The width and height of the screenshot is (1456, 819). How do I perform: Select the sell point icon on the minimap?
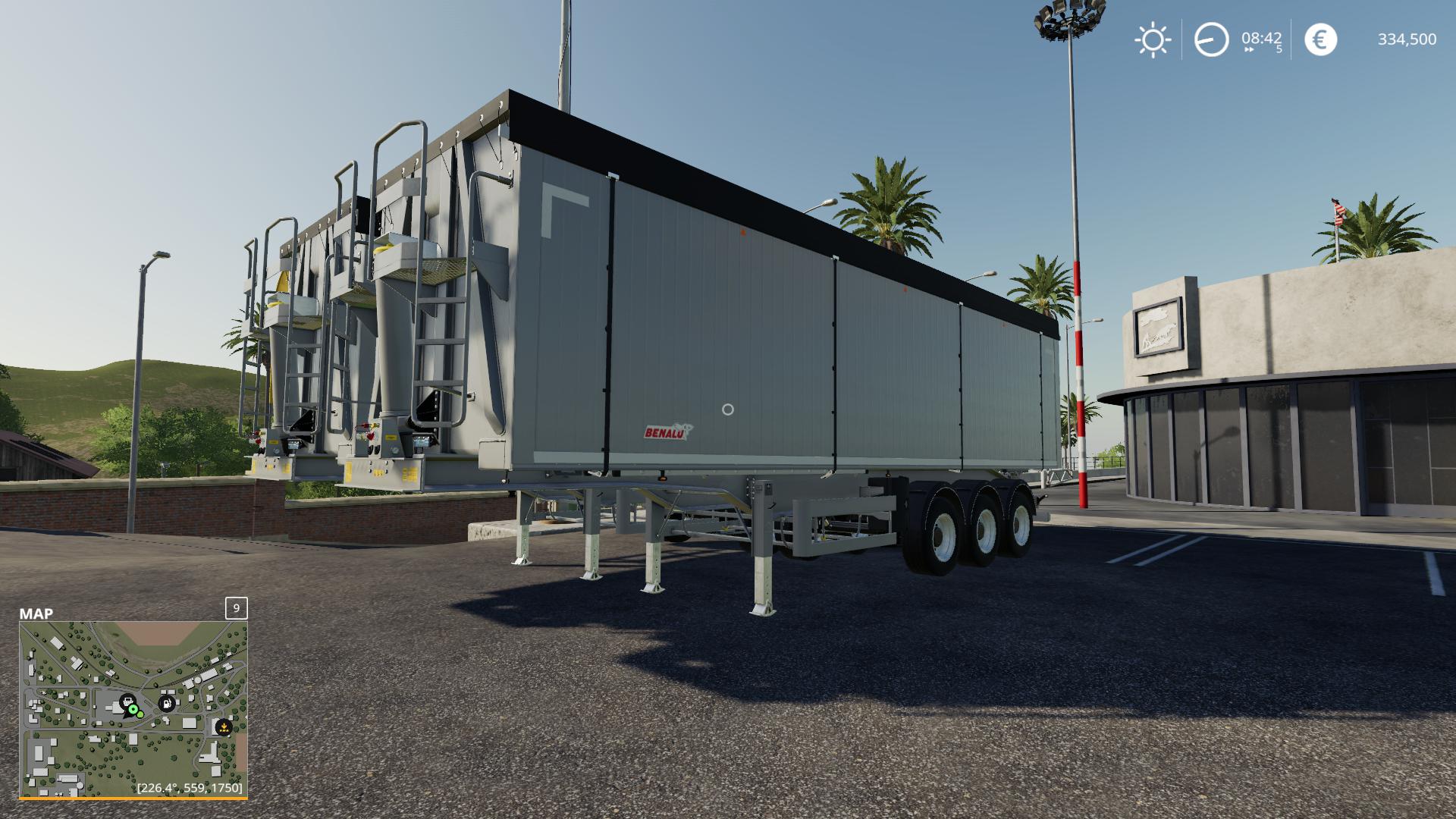coord(225,729)
